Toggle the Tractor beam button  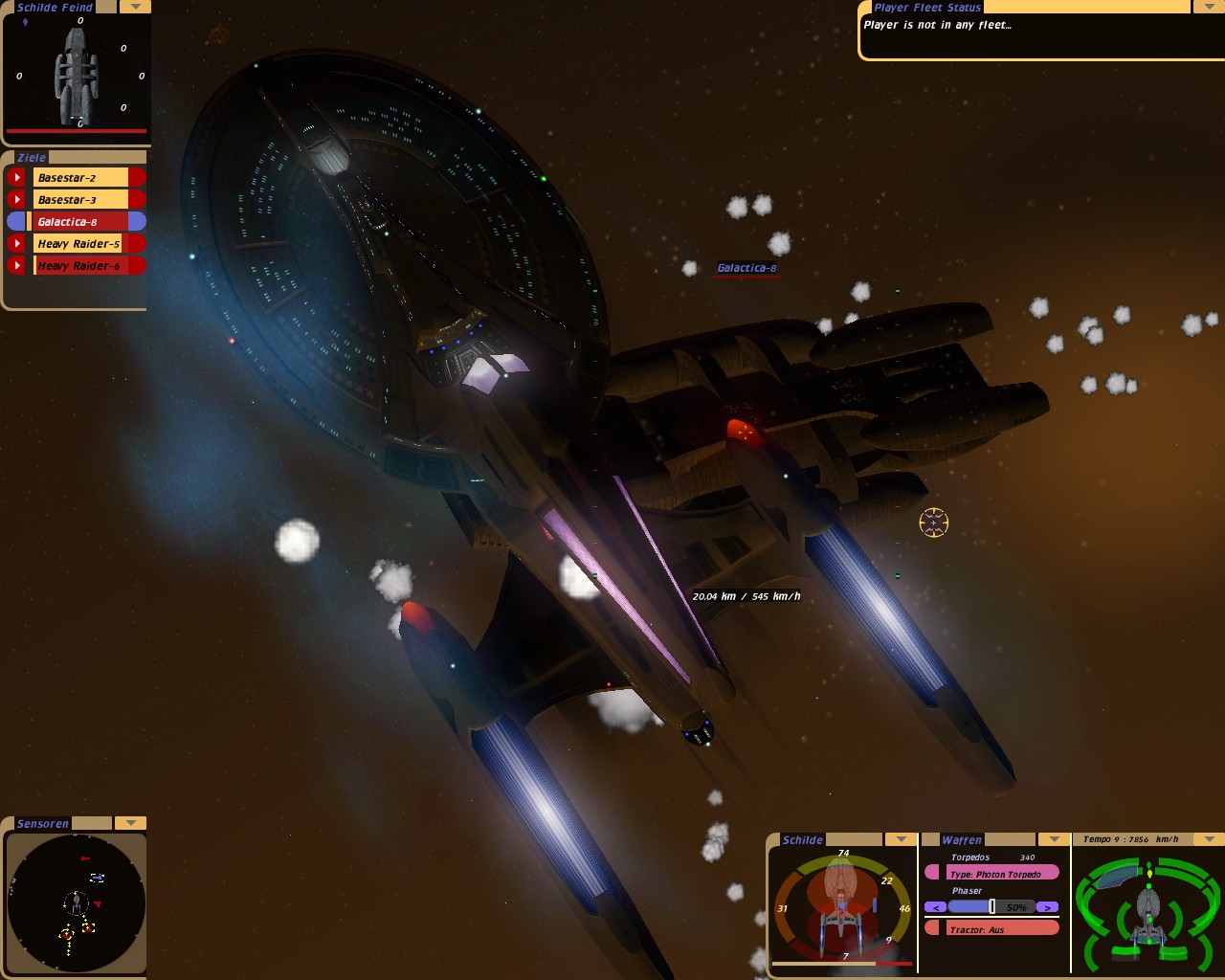click(x=992, y=928)
